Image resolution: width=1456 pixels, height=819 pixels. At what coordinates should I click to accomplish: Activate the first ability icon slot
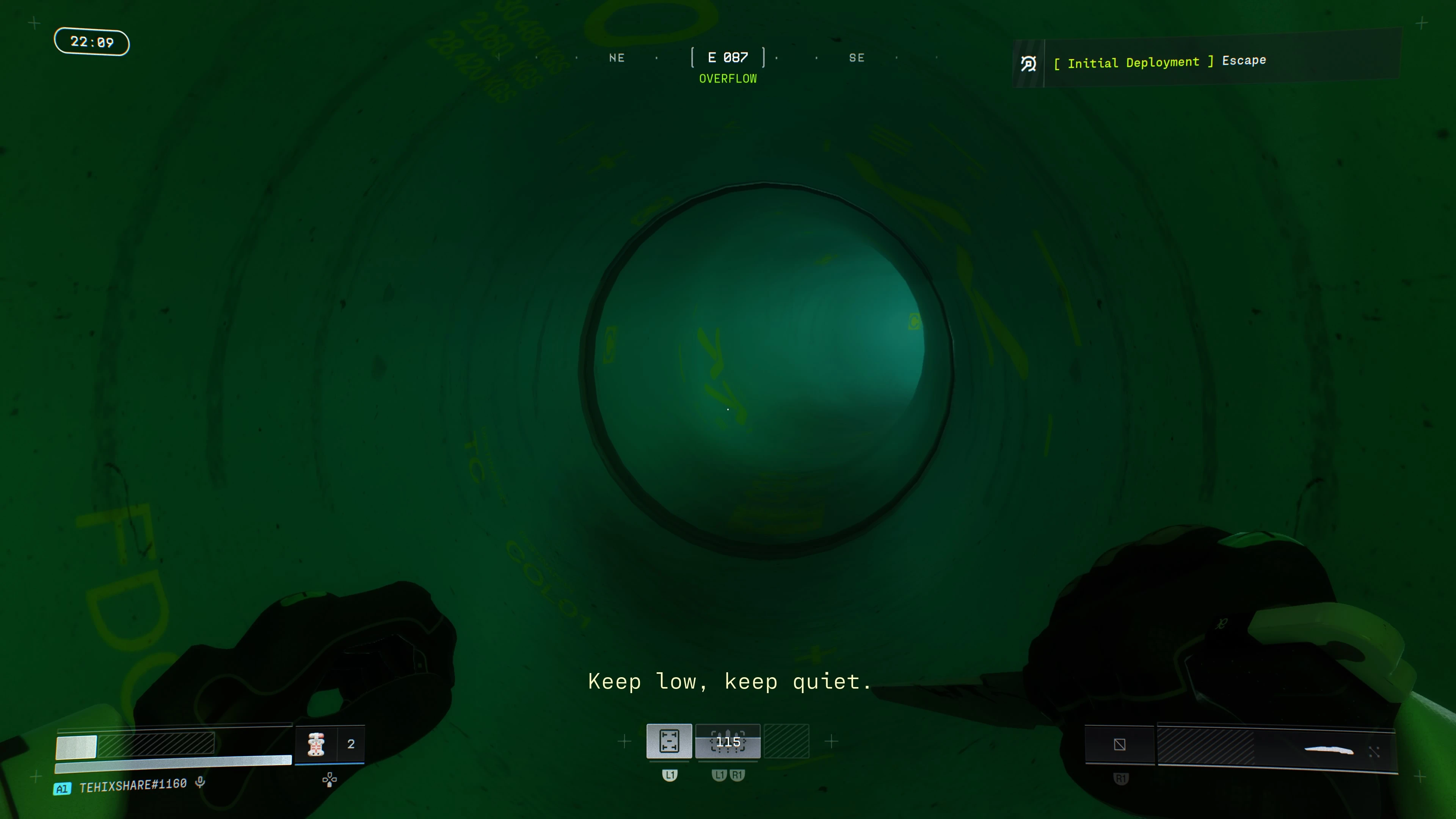[669, 741]
